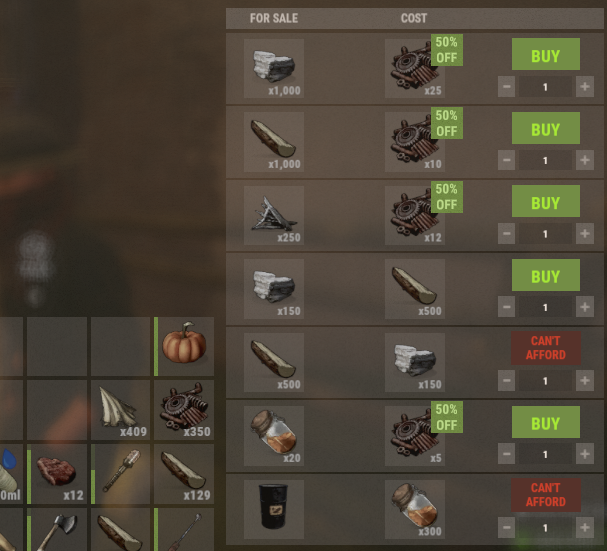Select the torch in the inventory

(x=121, y=472)
